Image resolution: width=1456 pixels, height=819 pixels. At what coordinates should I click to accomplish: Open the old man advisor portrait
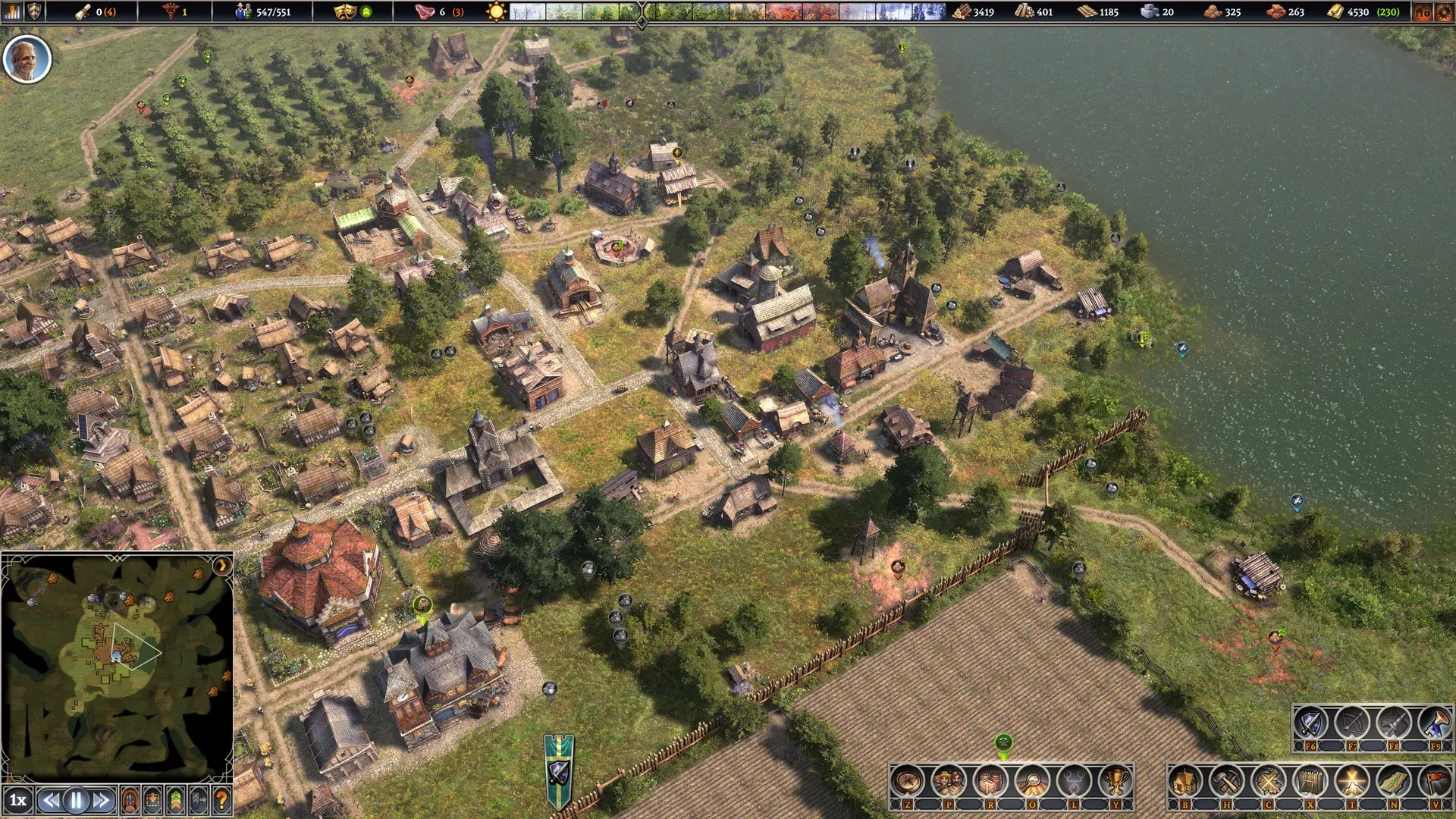pyautogui.click(x=27, y=59)
